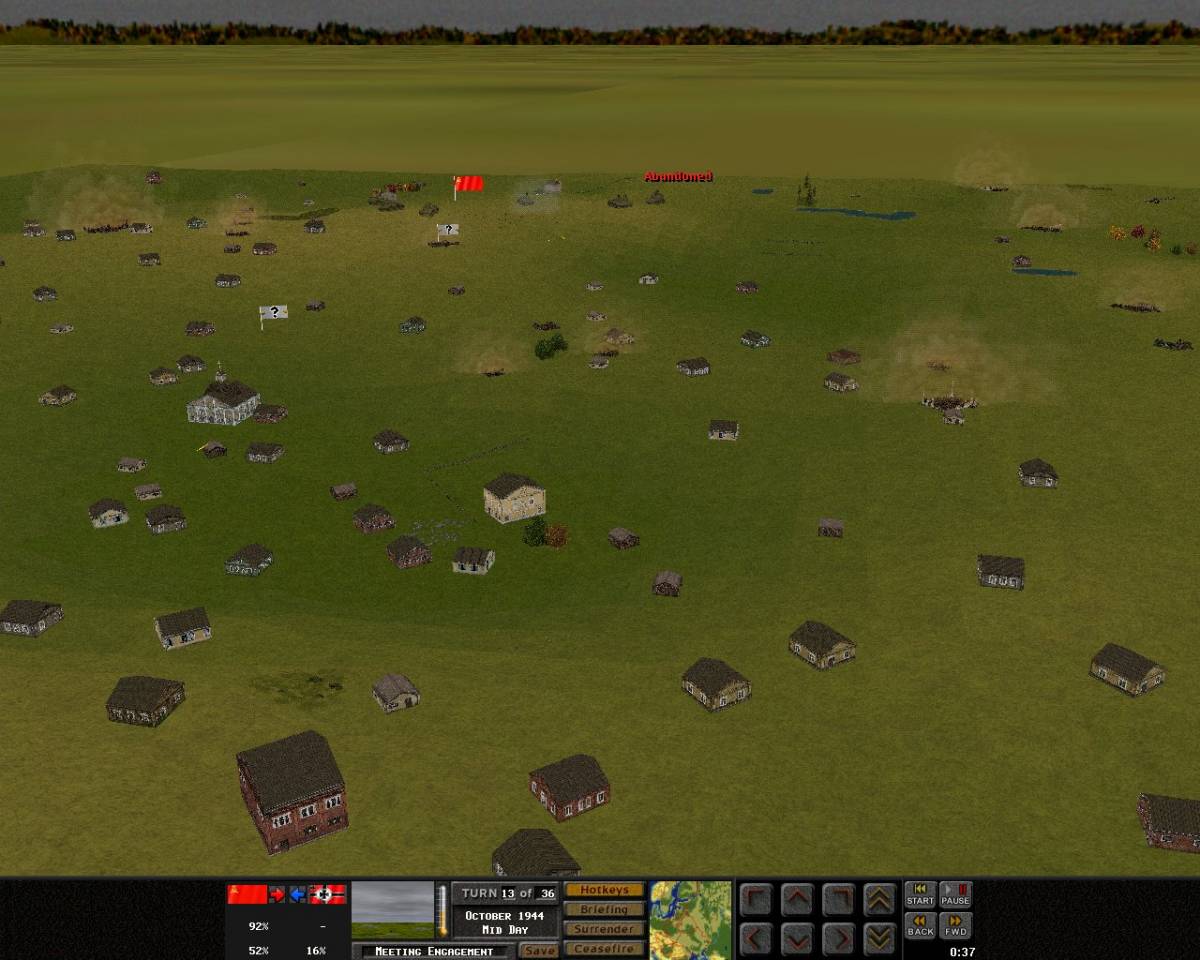Fast-forward replay with FWD
This screenshot has width=1200, height=960.
tap(955, 926)
